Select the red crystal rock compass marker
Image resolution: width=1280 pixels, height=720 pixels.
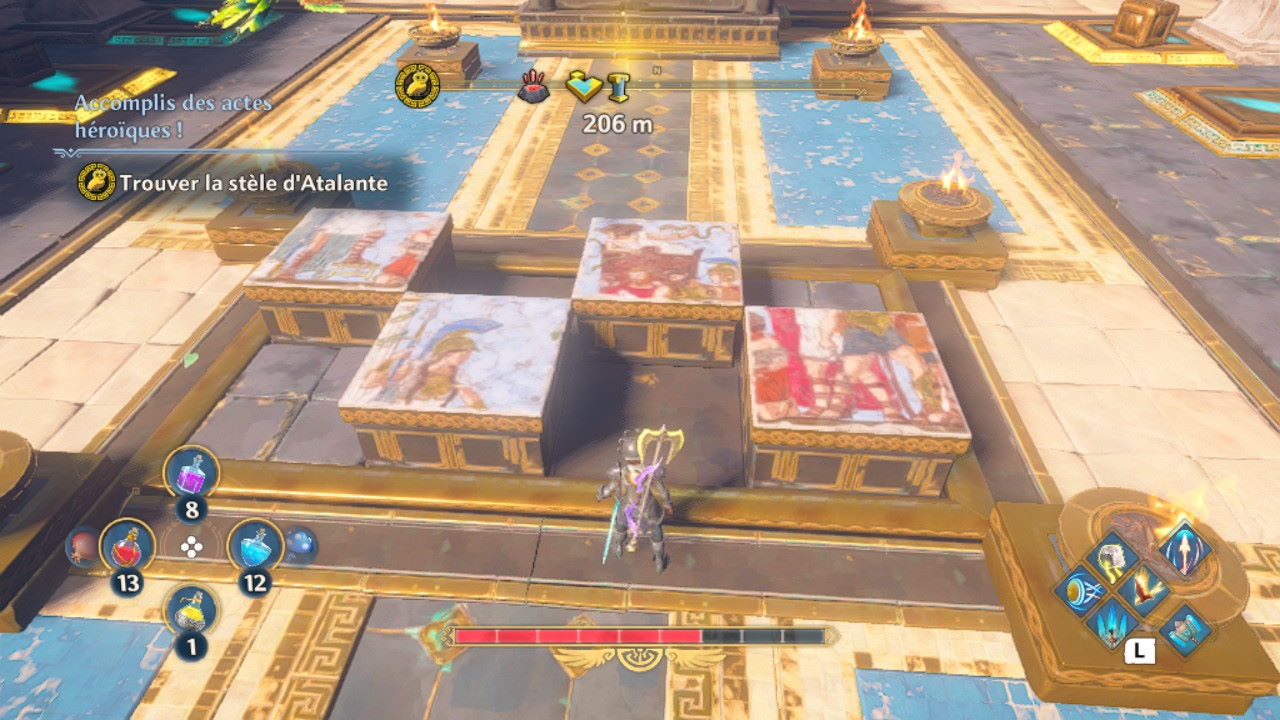(533, 89)
